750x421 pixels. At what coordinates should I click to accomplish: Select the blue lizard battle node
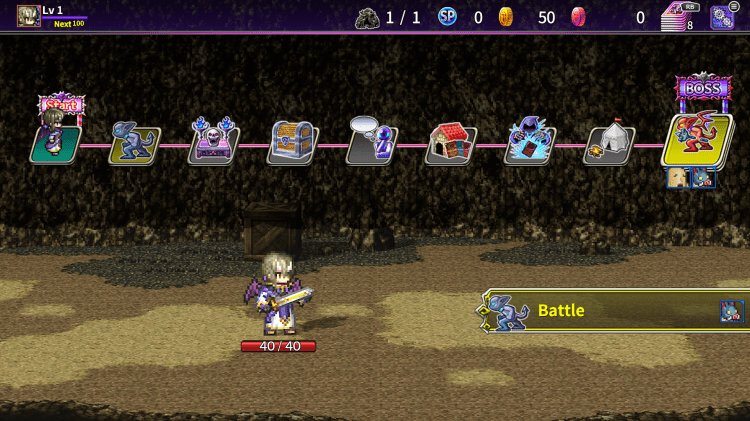pyautogui.click(x=135, y=144)
